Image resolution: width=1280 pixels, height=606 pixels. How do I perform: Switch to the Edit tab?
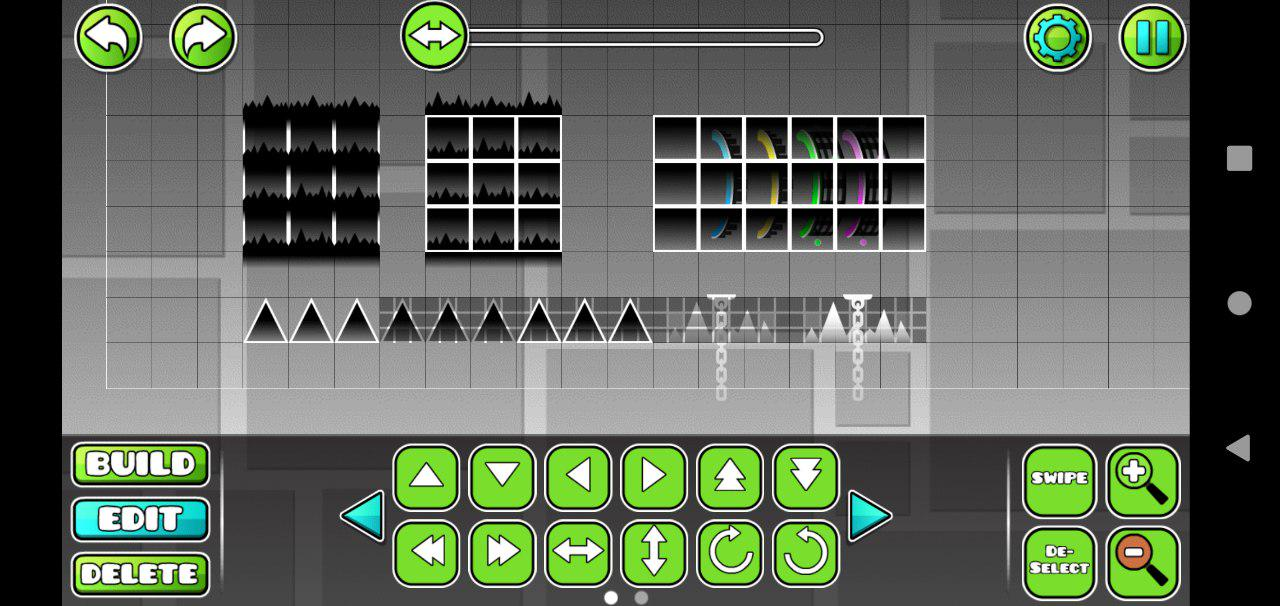(140, 519)
